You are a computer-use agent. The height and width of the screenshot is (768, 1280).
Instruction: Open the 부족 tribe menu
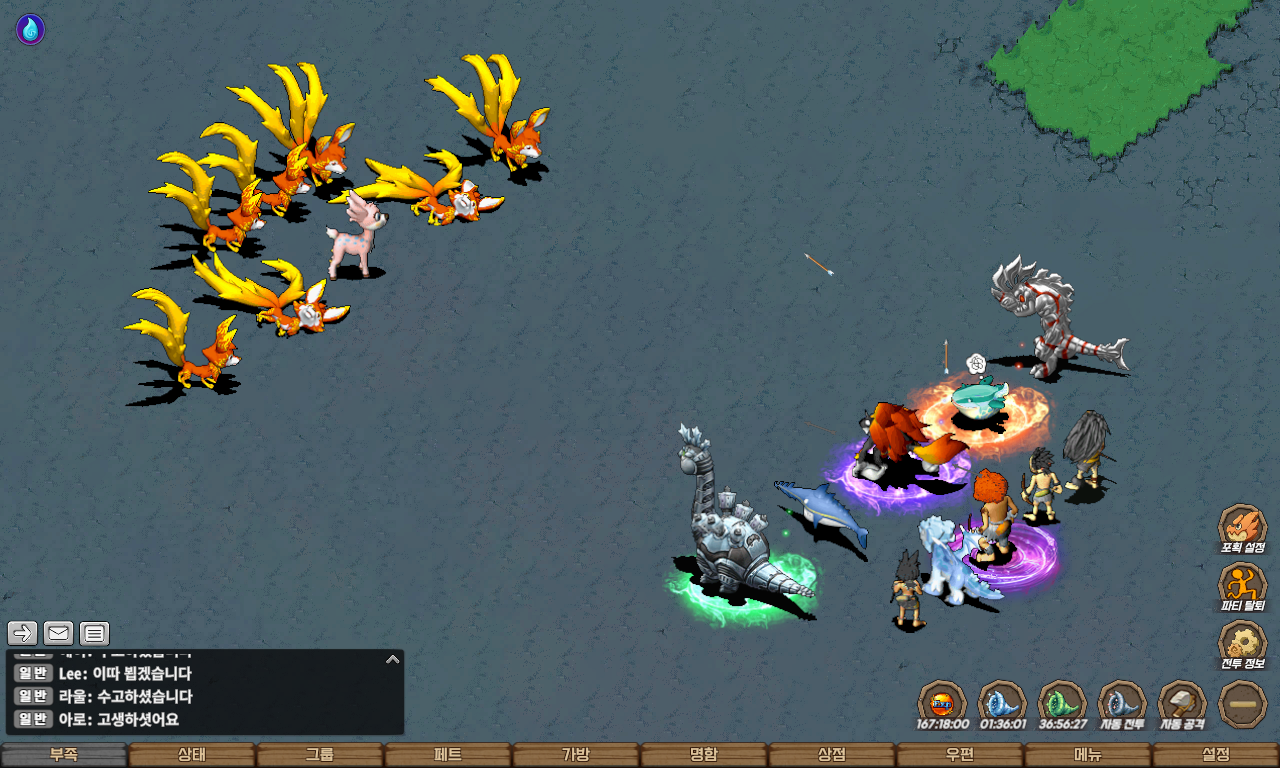click(64, 755)
